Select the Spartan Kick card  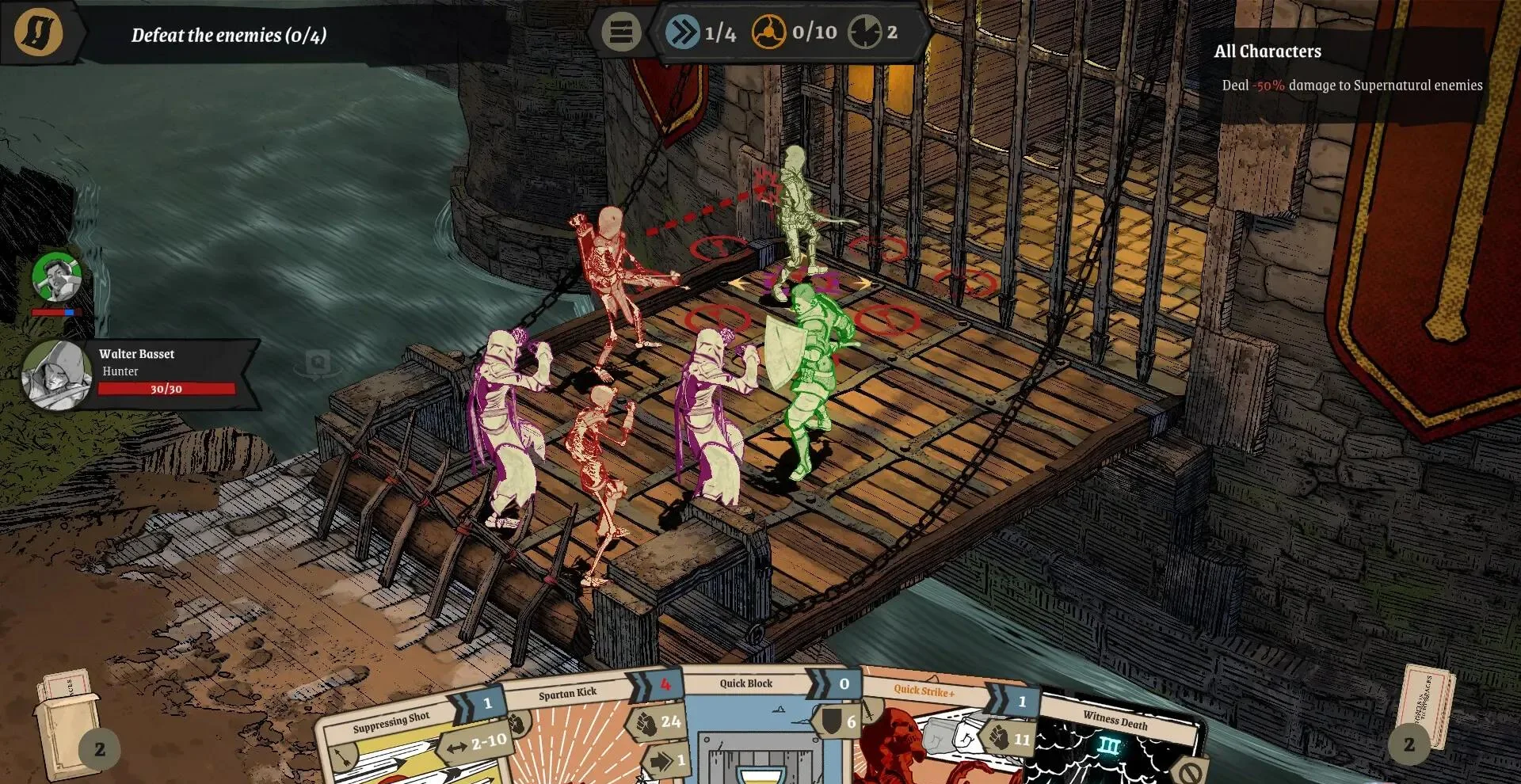(x=578, y=736)
